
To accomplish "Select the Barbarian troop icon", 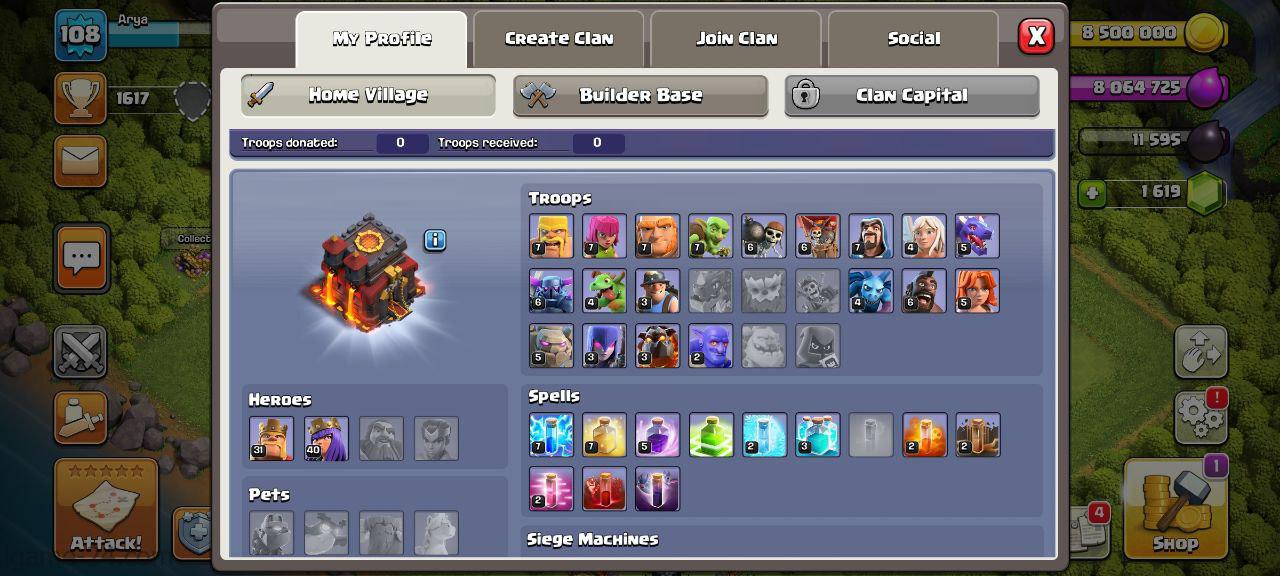I will 551,236.
